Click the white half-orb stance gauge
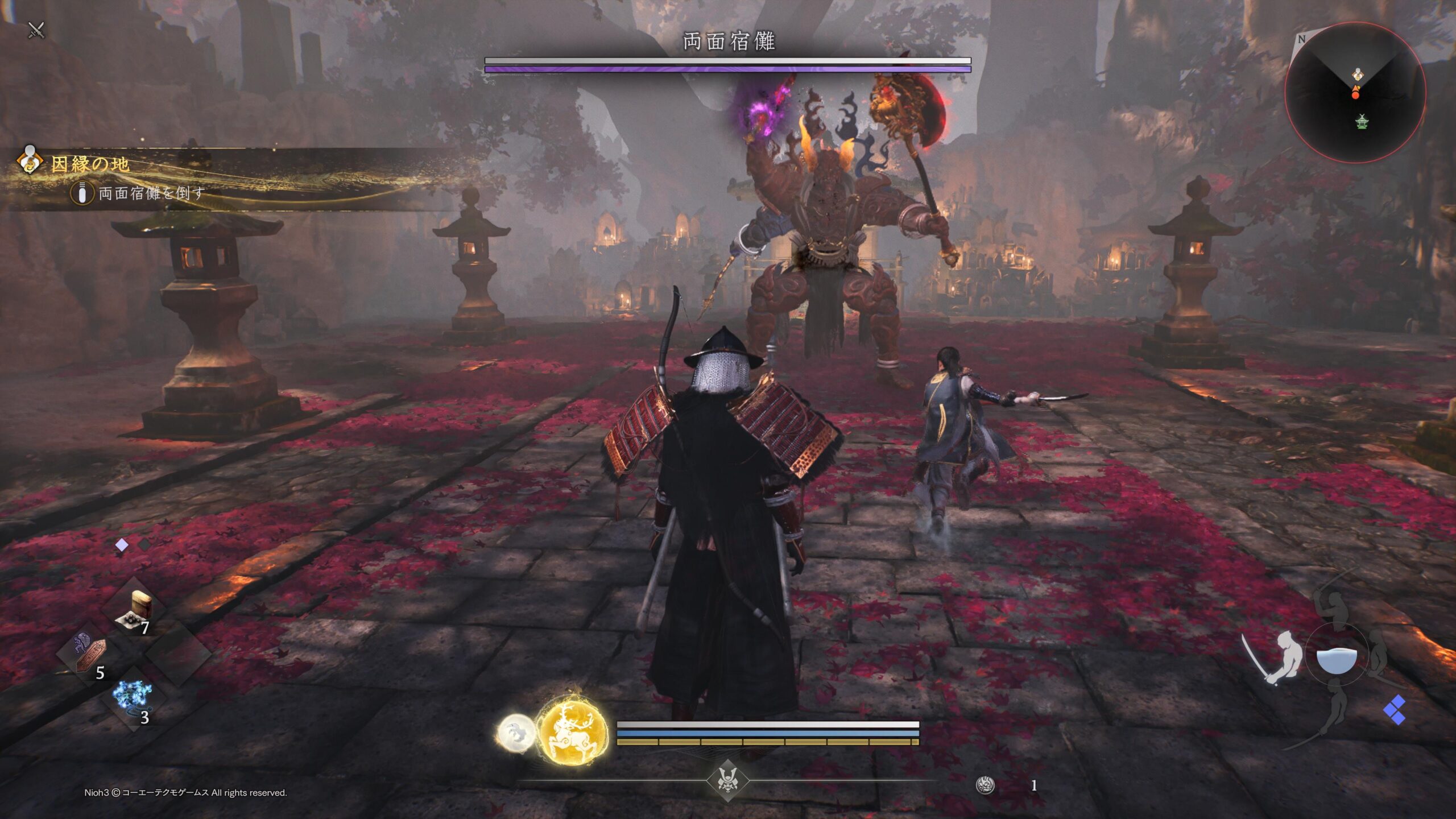This screenshot has height=819, width=1456. coord(1337,660)
